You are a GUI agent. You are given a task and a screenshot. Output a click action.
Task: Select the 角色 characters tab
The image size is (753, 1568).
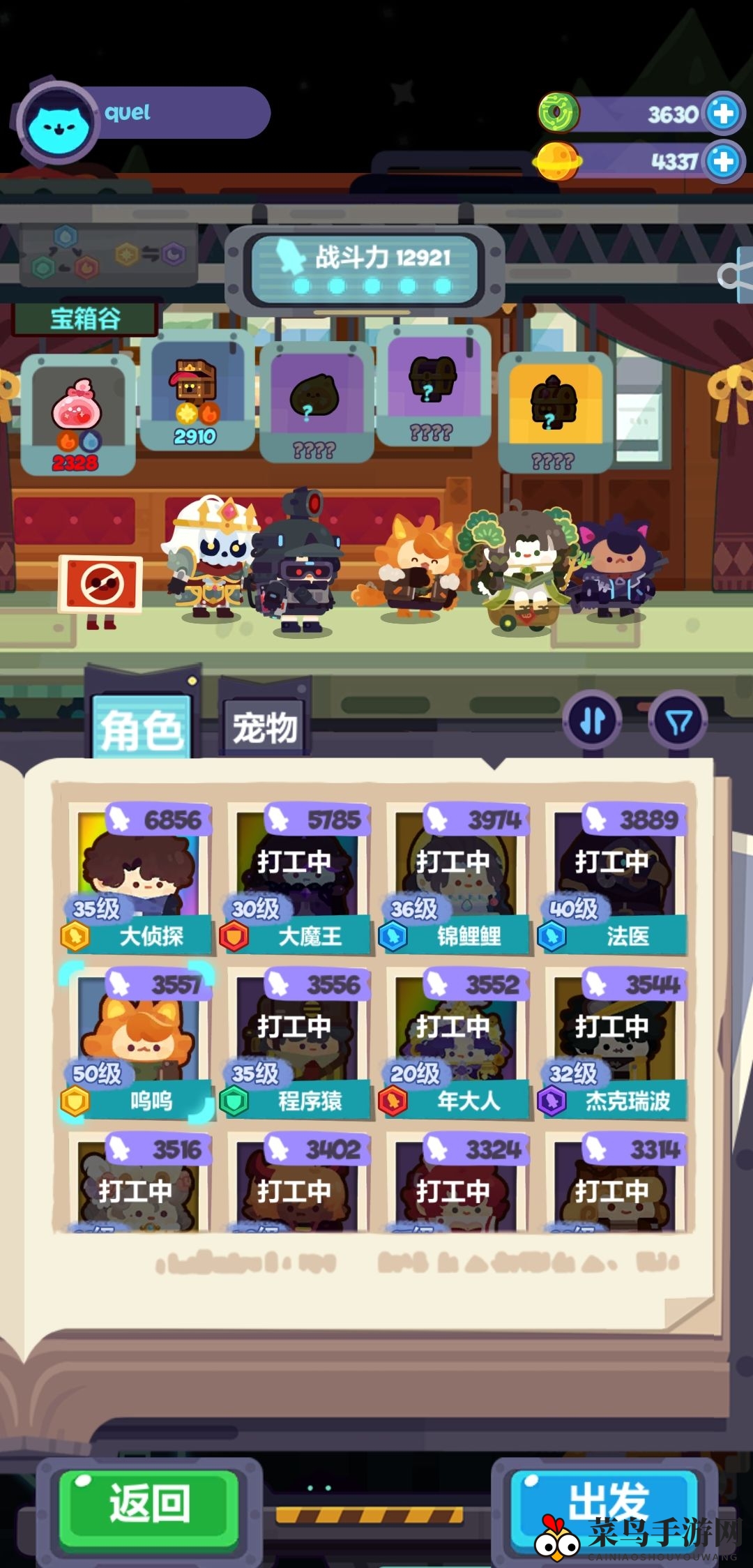click(x=142, y=728)
